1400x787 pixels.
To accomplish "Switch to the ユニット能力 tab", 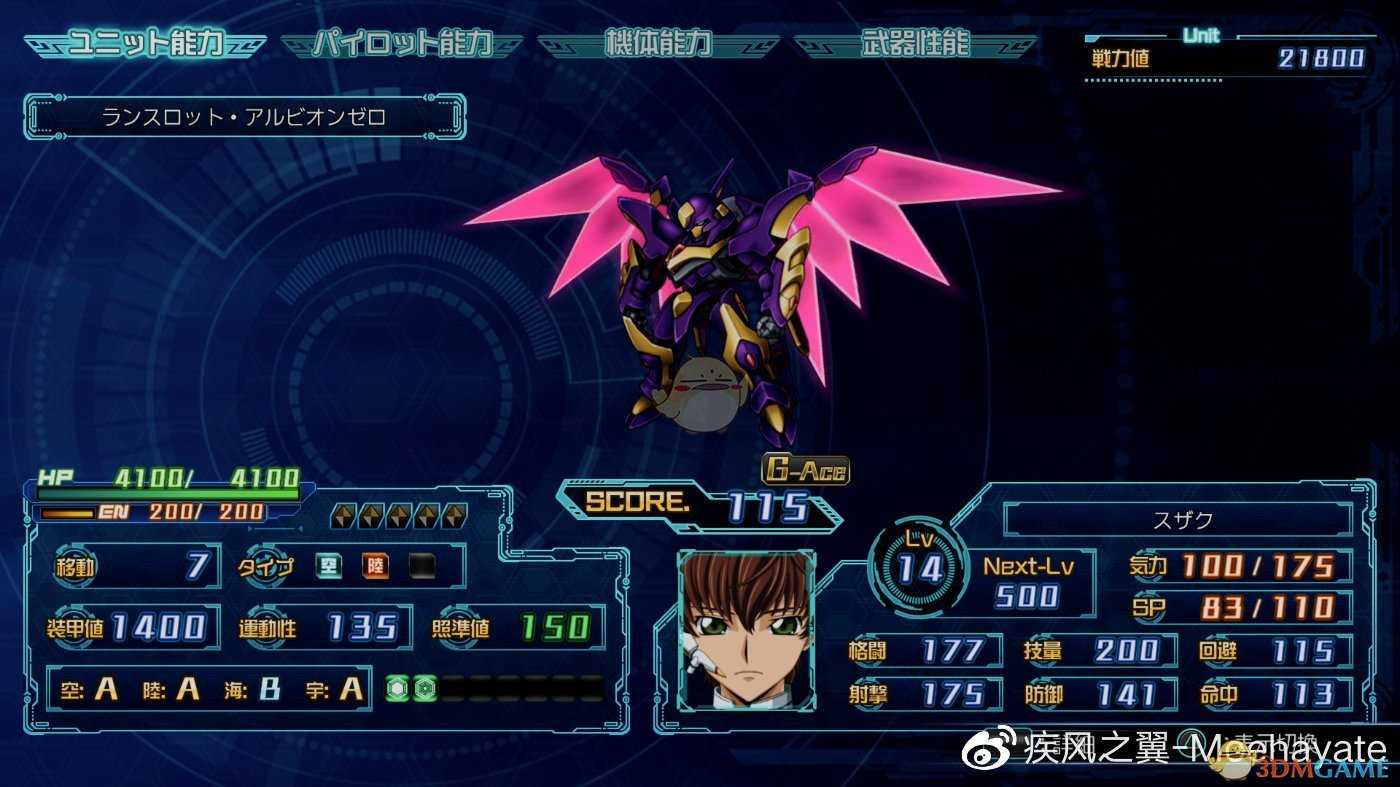I will click(x=145, y=45).
